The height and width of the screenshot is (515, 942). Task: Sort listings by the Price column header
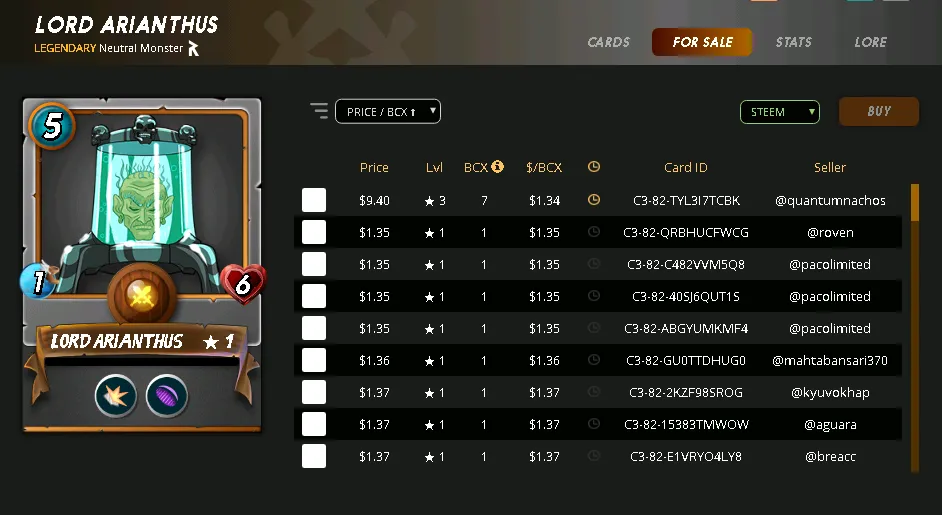point(374,167)
